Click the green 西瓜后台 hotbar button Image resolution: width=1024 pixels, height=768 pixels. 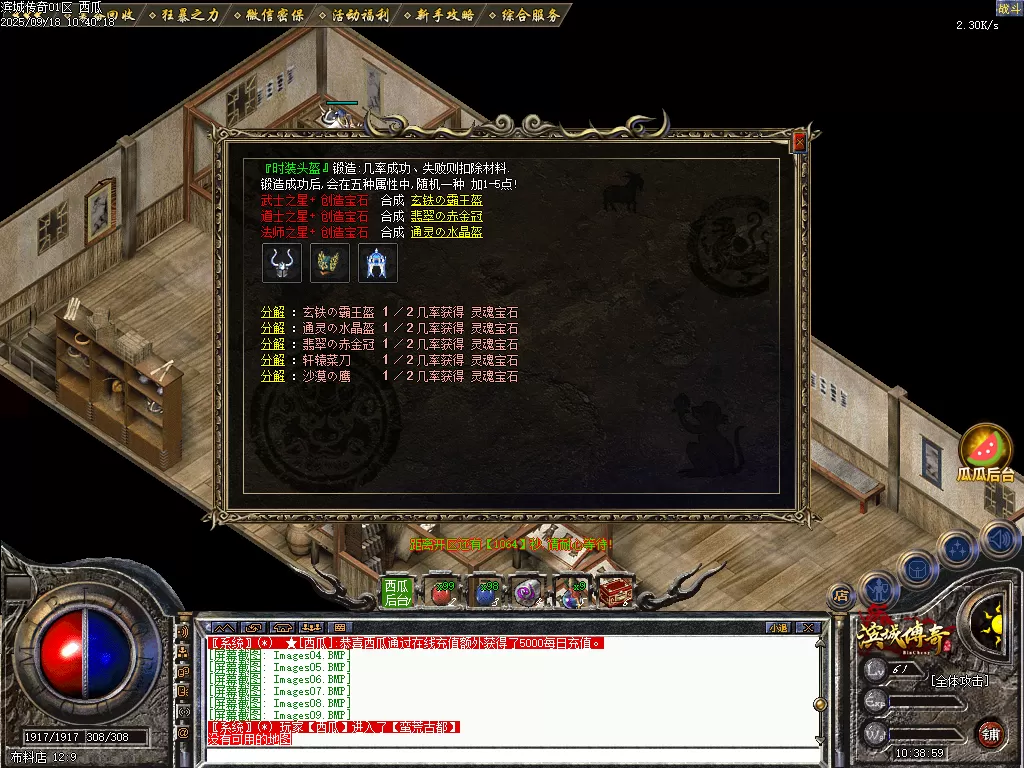397,593
